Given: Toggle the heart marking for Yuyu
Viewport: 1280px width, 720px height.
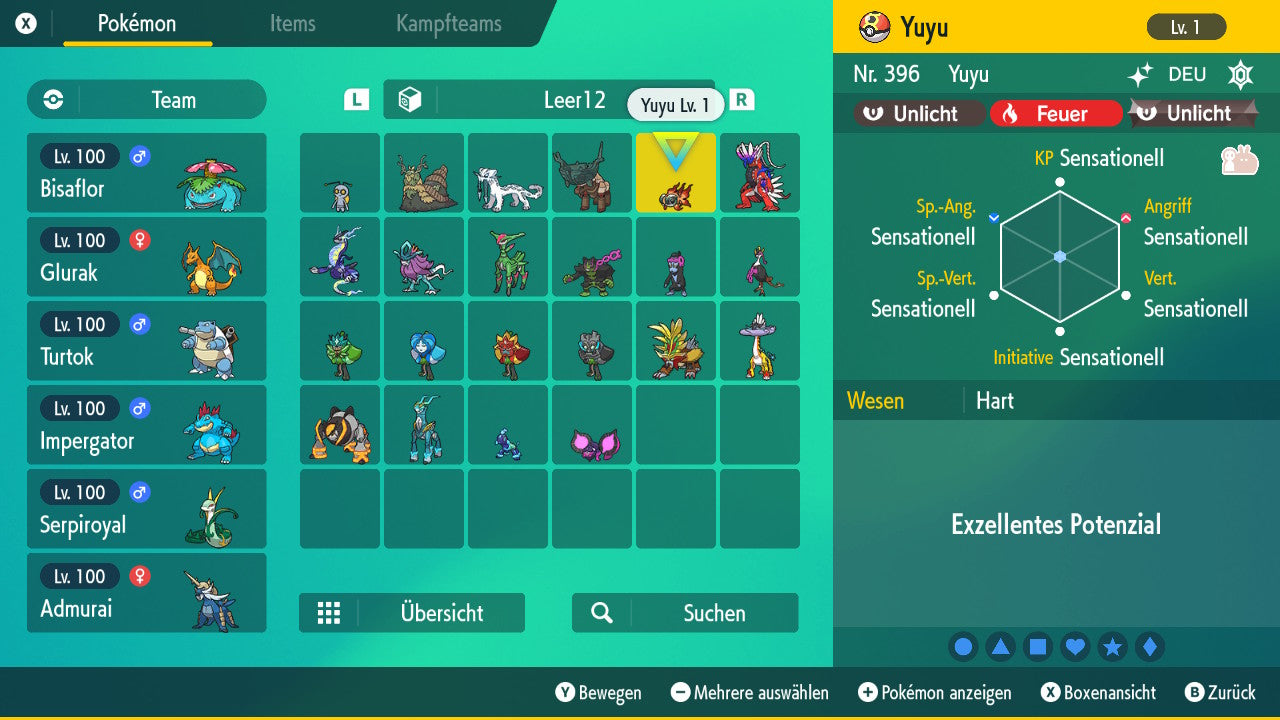Looking at the screenshot, I should 1075,647.
